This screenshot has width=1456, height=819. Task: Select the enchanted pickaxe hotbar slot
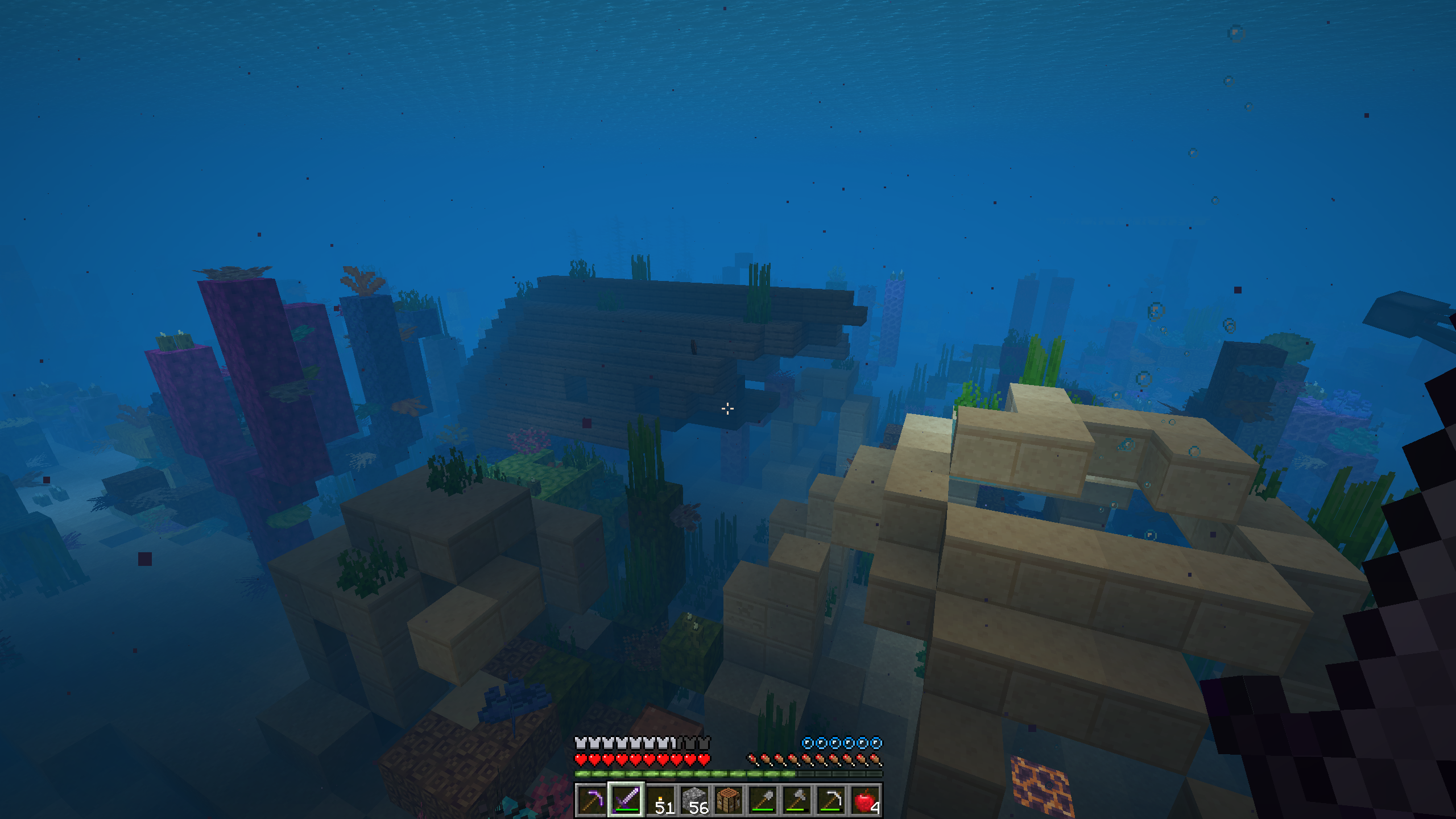pyautogui.click(x=591, y=800)
